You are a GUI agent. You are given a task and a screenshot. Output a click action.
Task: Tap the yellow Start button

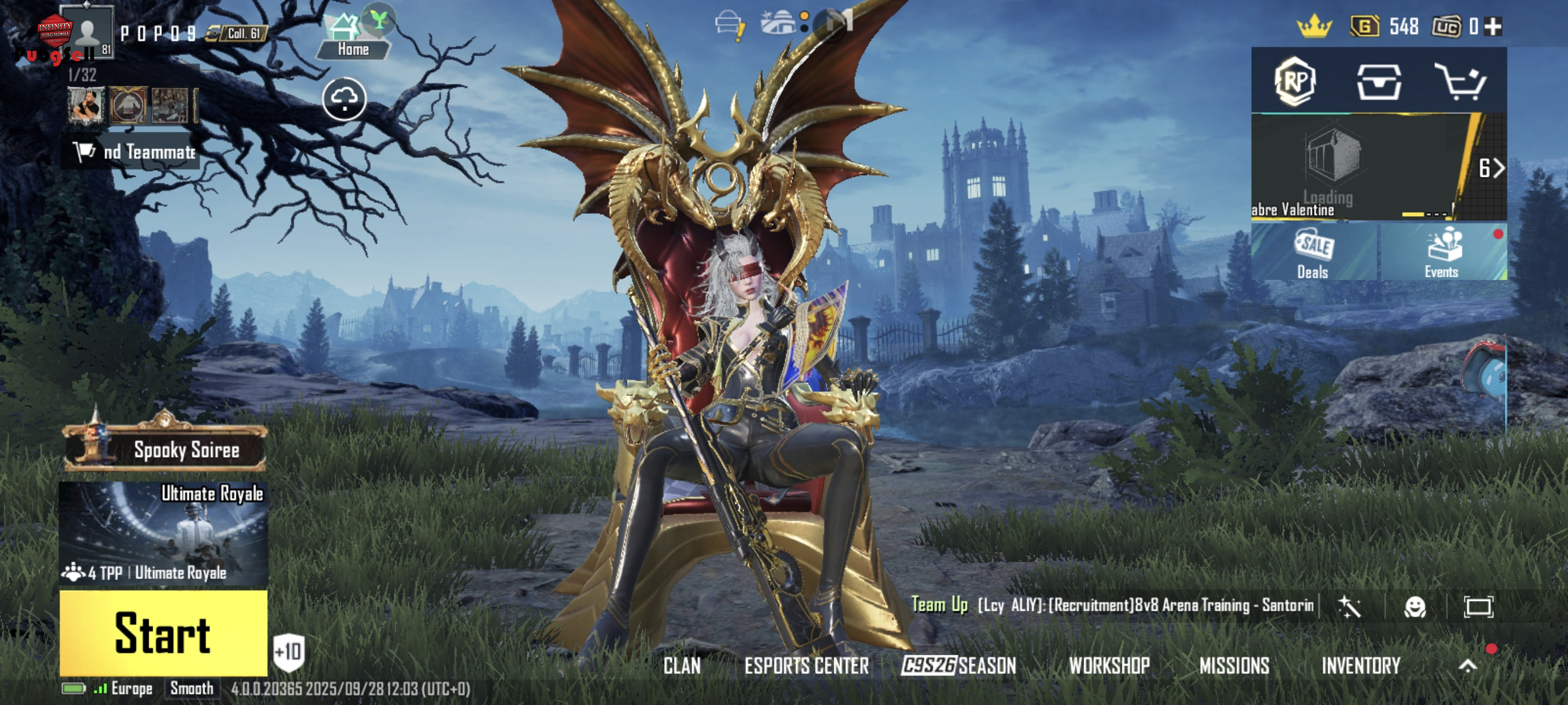[x=163, y=633]
